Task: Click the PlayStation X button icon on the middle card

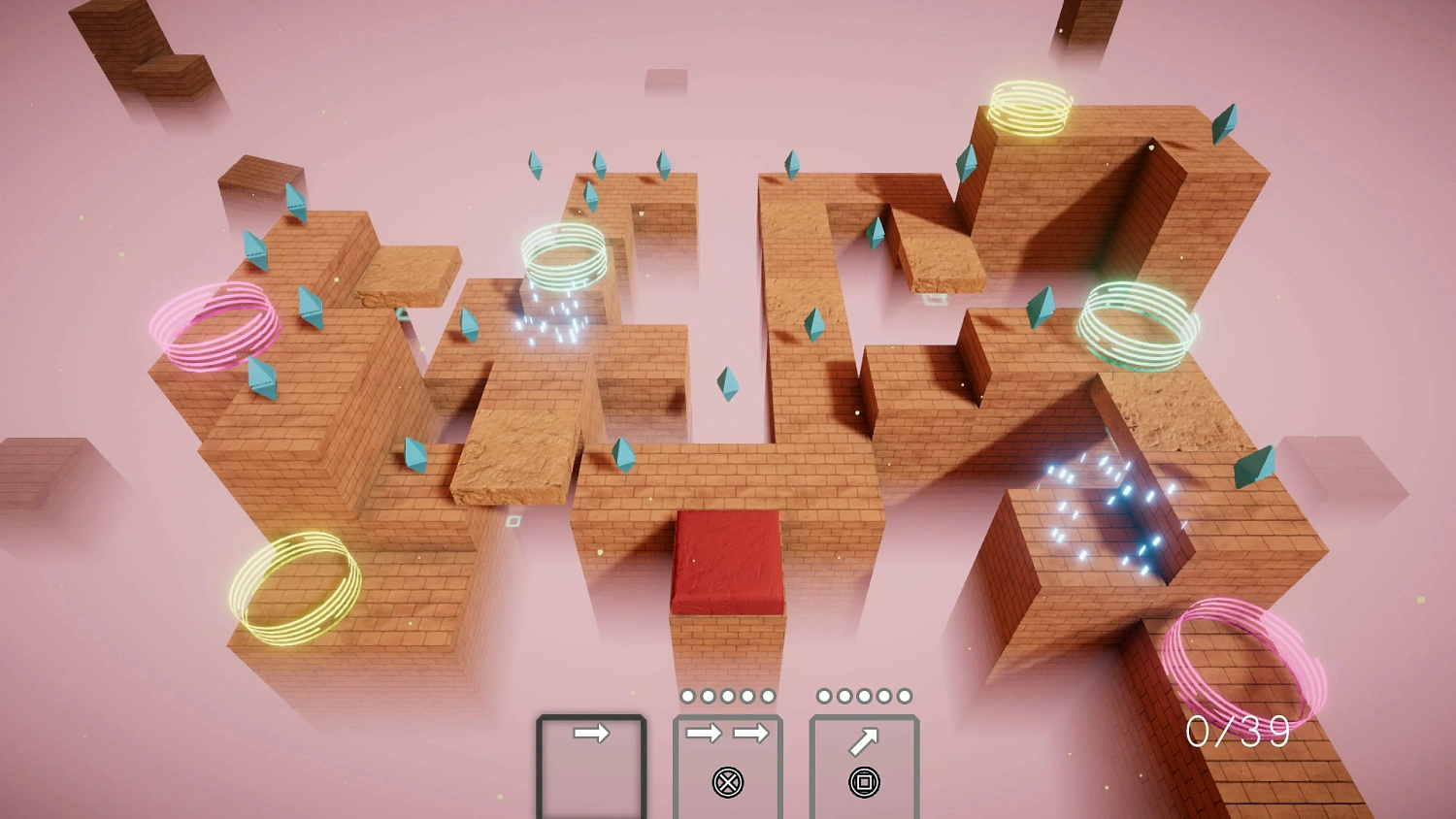Action: pyautogui.click(x=726, y=780)
